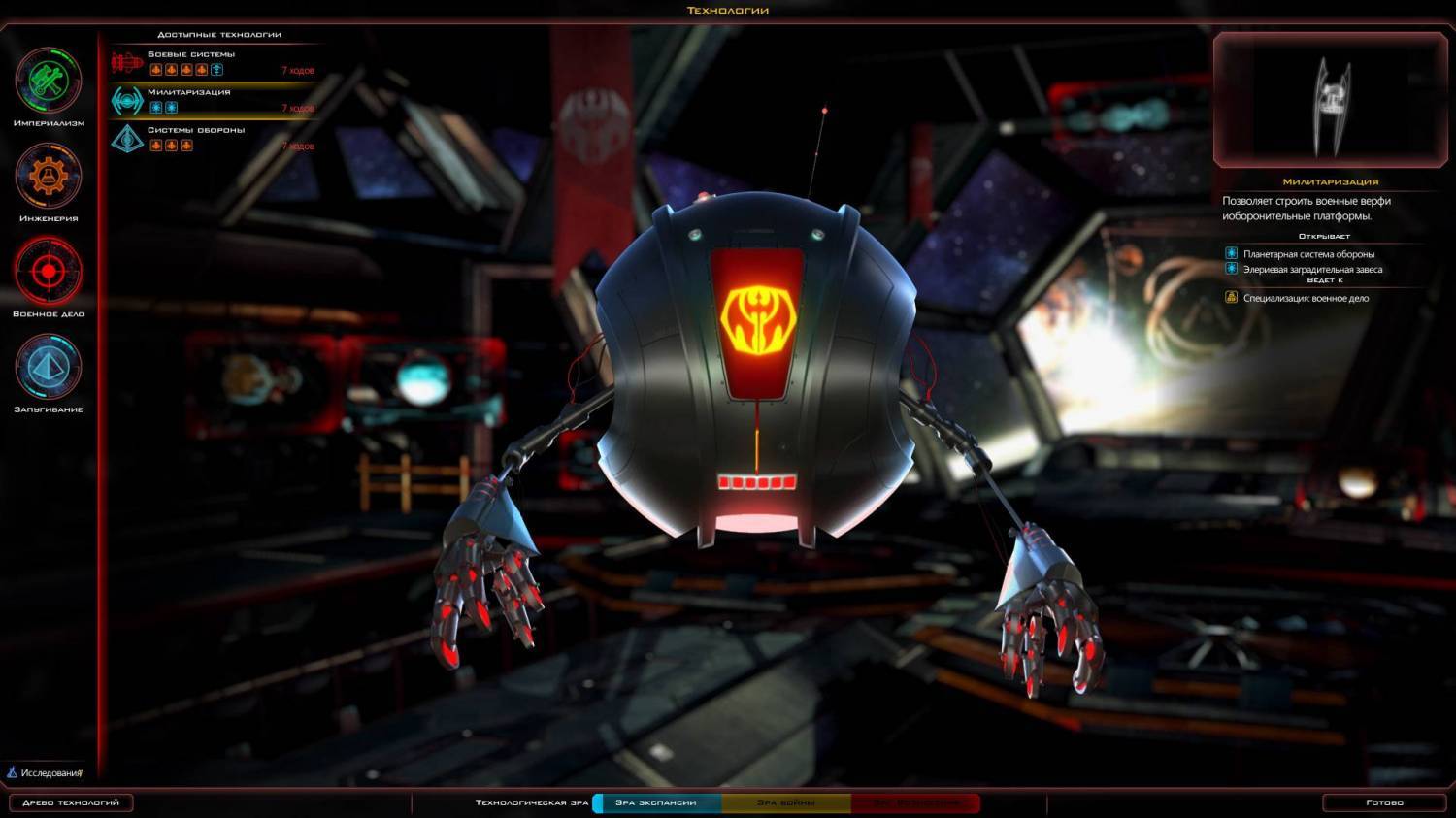Show the Эра экспансии technology era
The height and width of the screenshot is (818, 1456).
point(656,802)
